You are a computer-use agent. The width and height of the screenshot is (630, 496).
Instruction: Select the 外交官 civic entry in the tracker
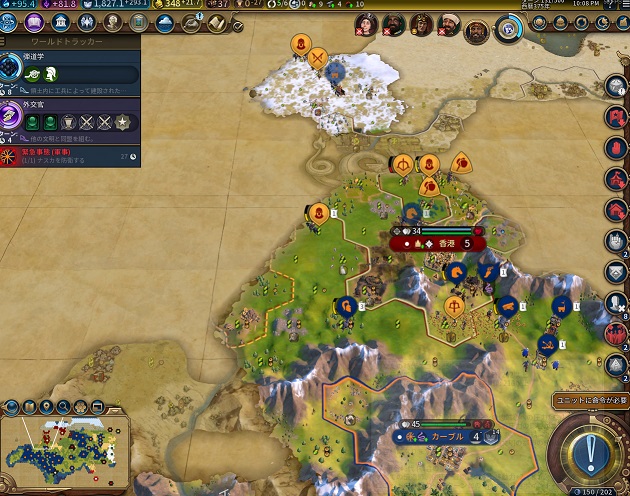pos(70,116)
